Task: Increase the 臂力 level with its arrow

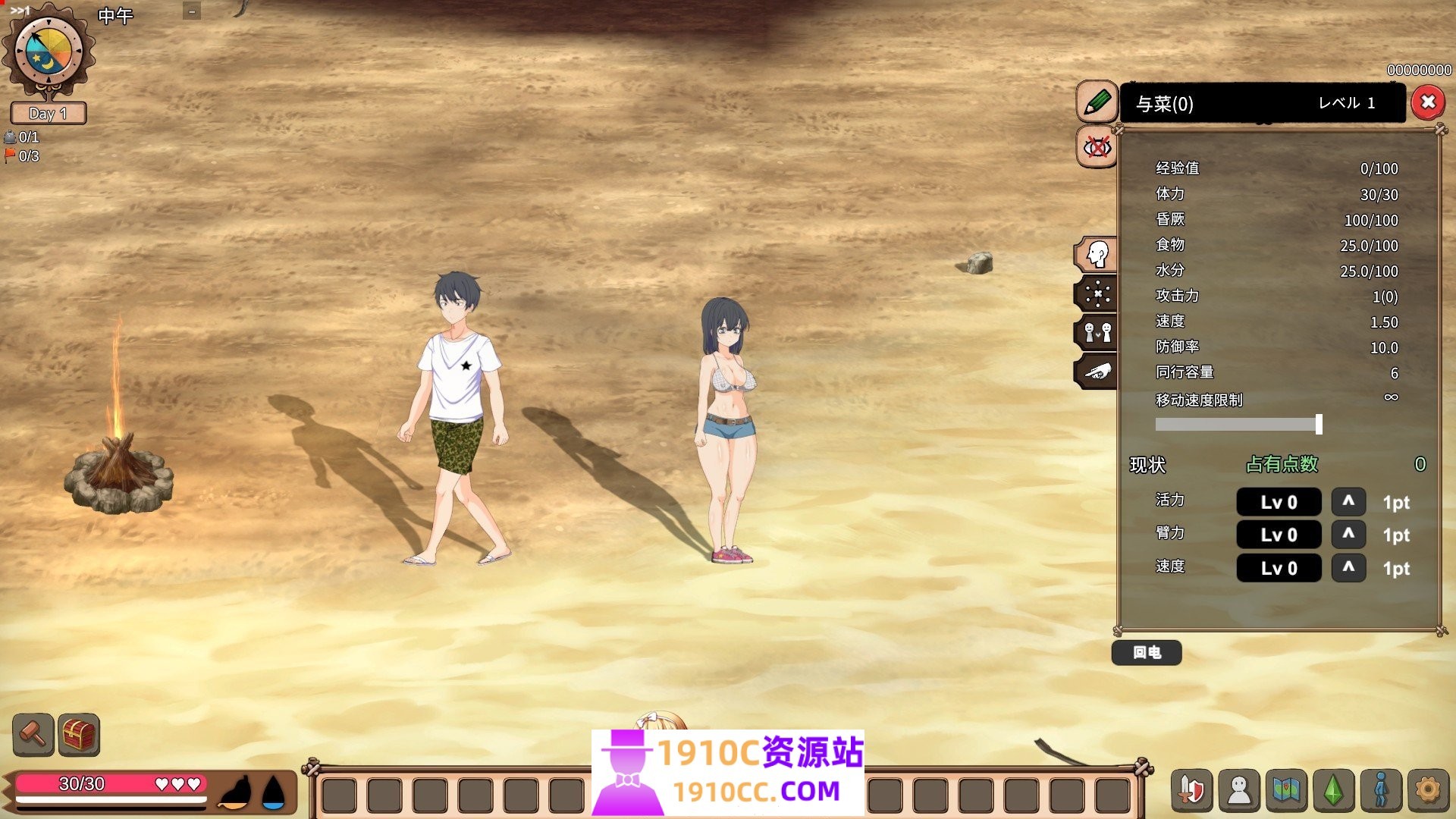Action: click(x=1348, y=534)
